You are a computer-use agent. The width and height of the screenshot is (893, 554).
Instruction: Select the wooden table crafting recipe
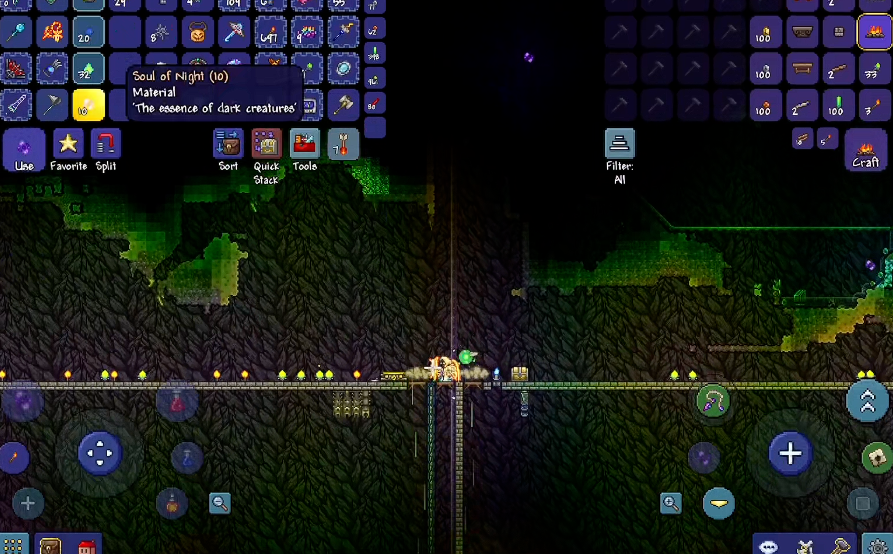click(x=801, y=70)
